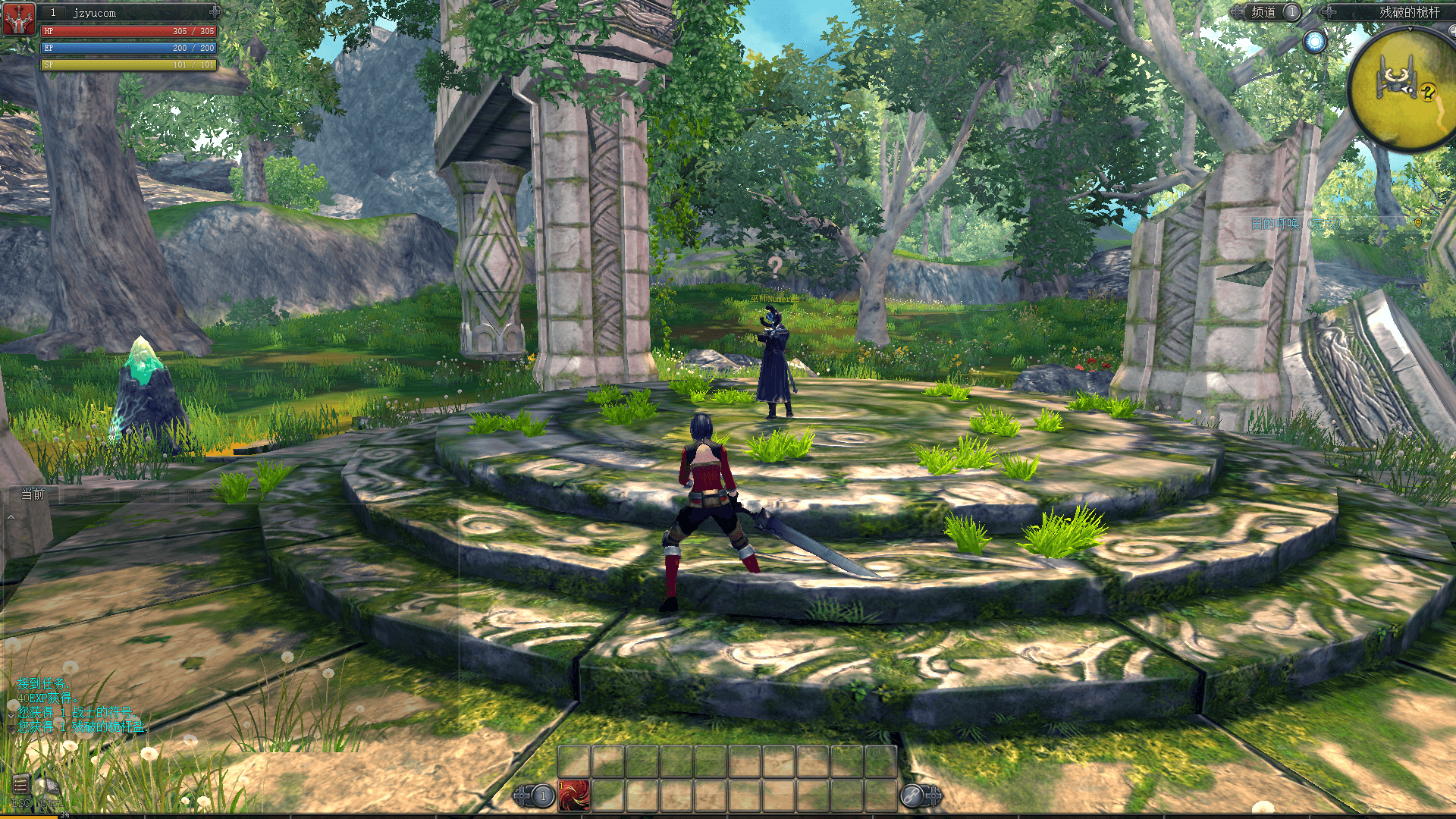Select the yellow question mark quest marker on minimap

tap(1428, 93)
